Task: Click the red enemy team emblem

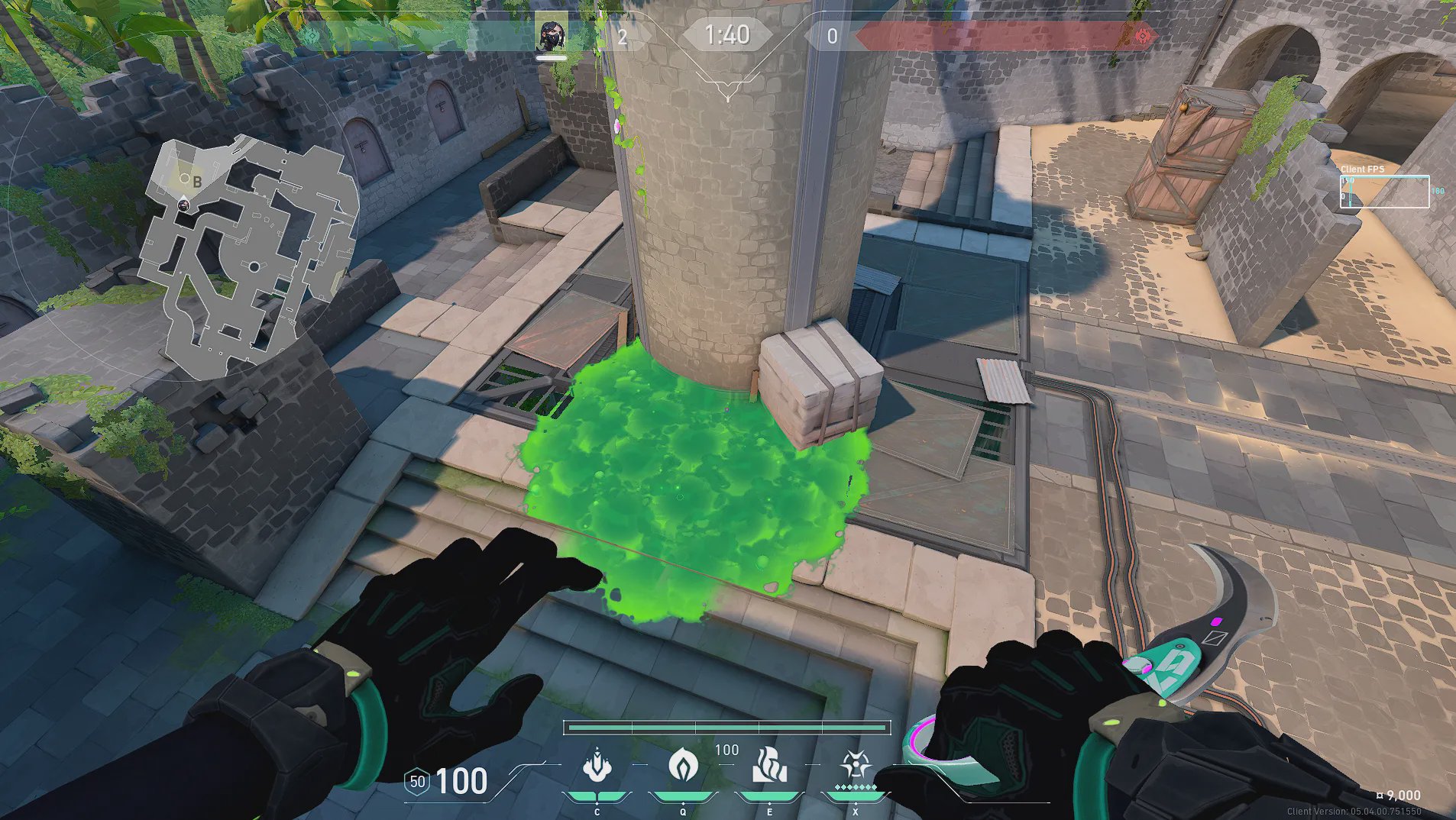Action: point(1143,35)
